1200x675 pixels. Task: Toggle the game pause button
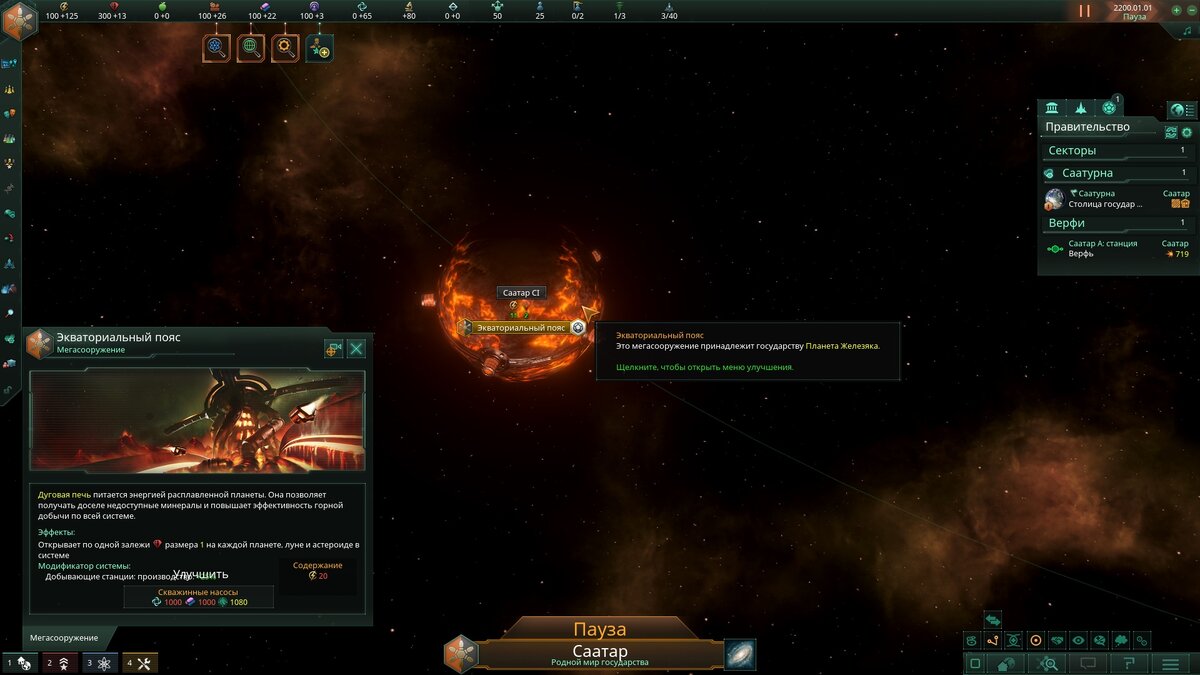[x=1085, y=11]
